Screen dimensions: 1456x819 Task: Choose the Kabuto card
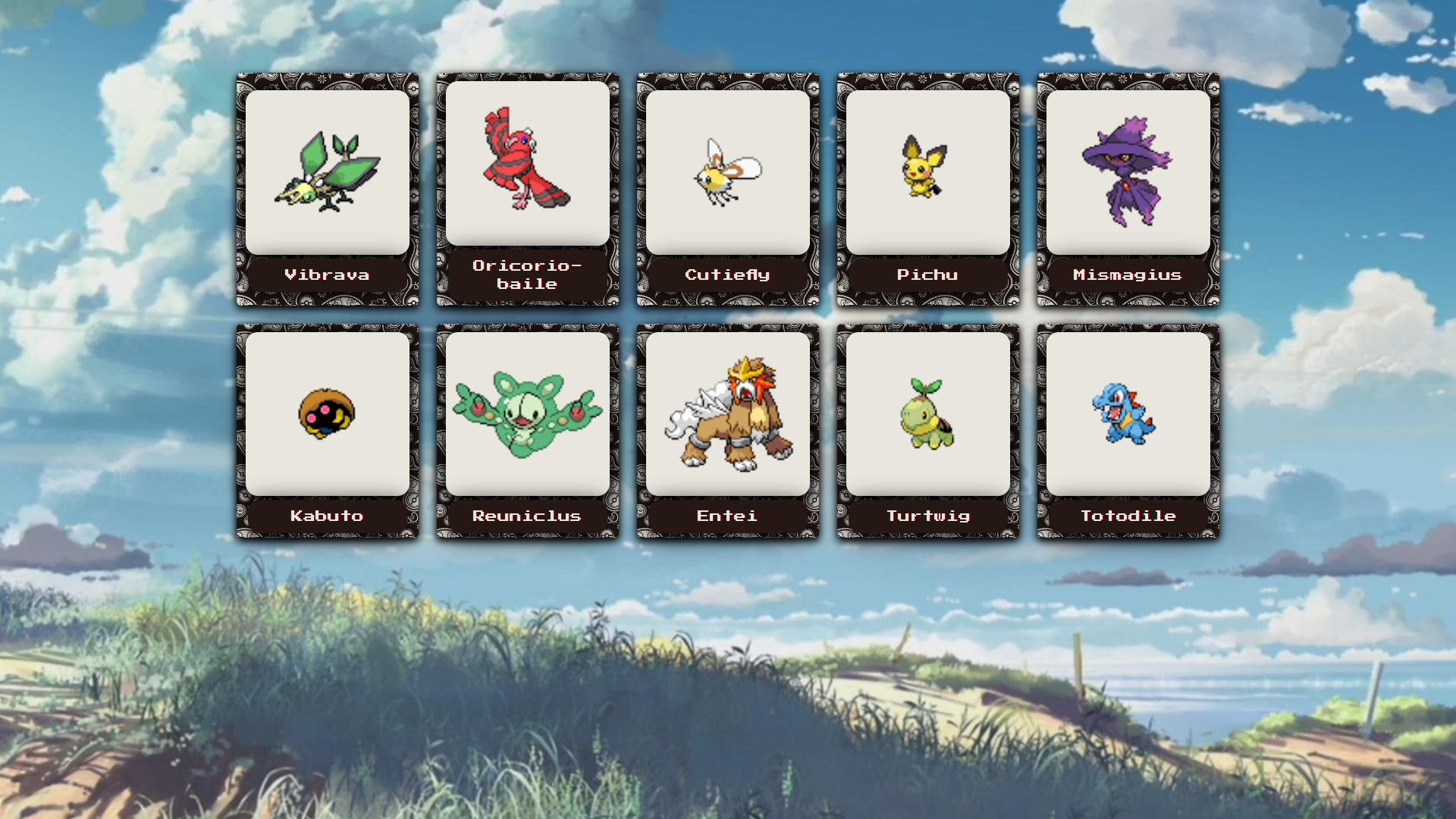point(328,431)
